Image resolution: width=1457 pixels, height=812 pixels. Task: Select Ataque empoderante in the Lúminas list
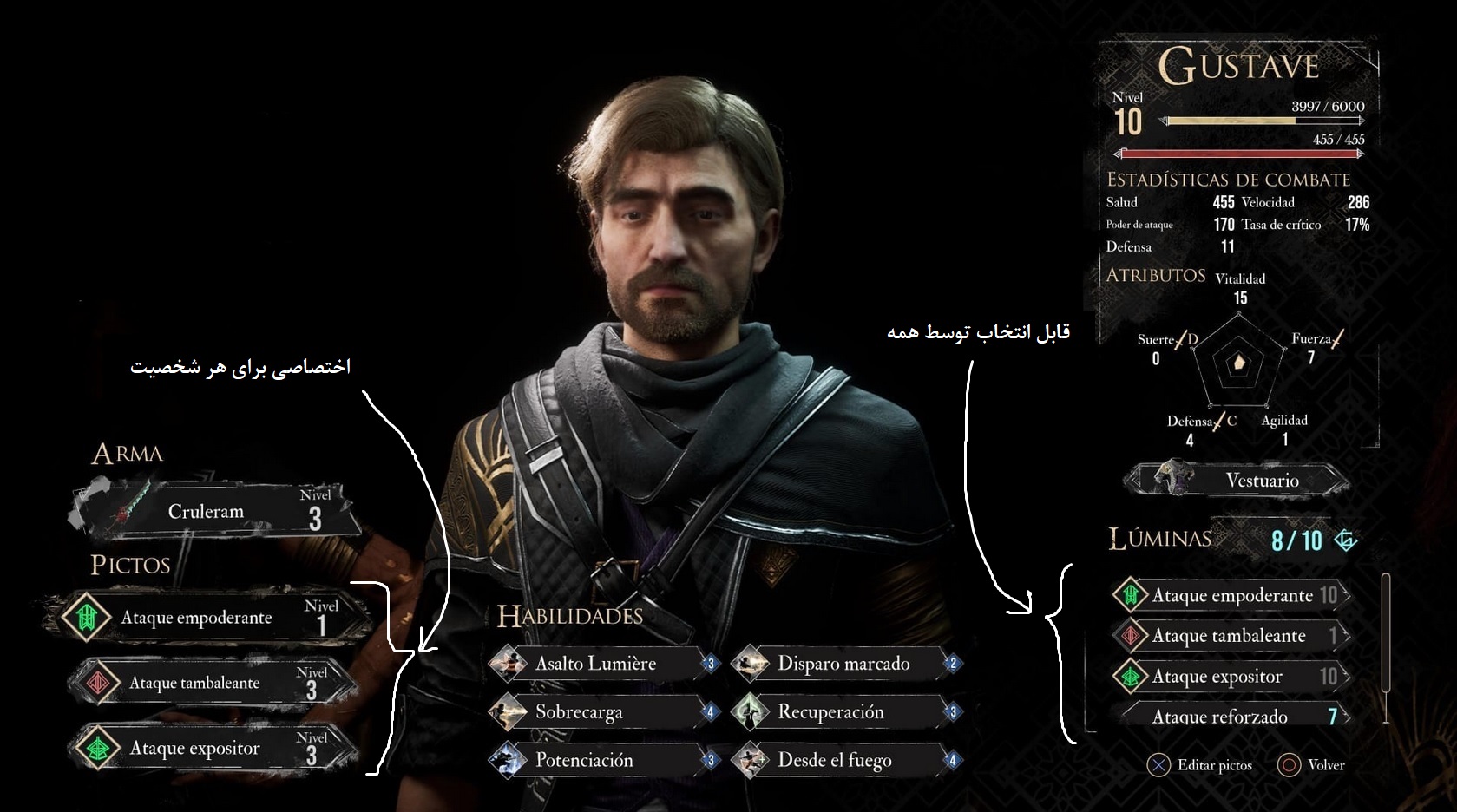point(1232,595)
